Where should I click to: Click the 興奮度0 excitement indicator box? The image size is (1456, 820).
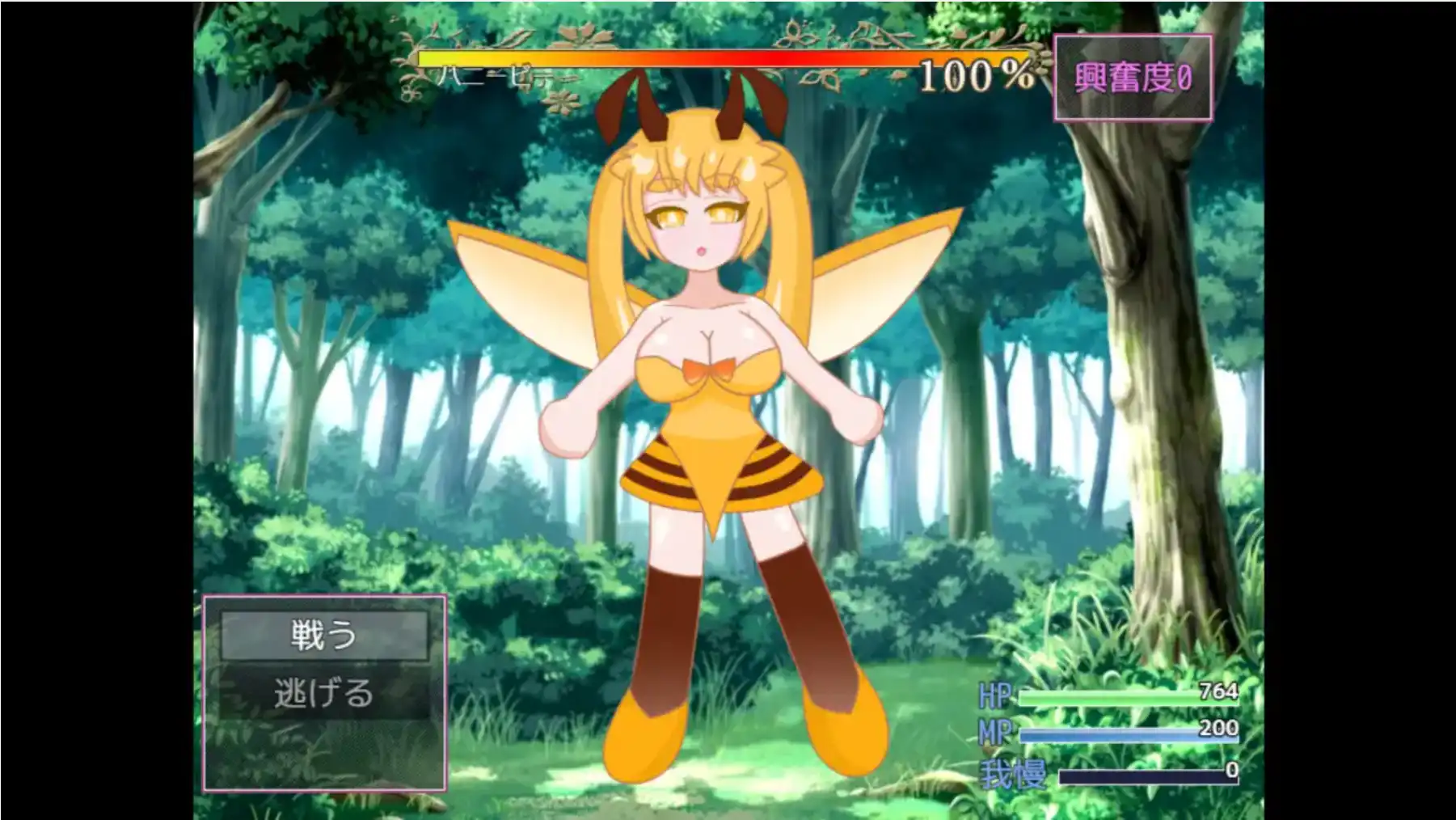pos(1135,78)
